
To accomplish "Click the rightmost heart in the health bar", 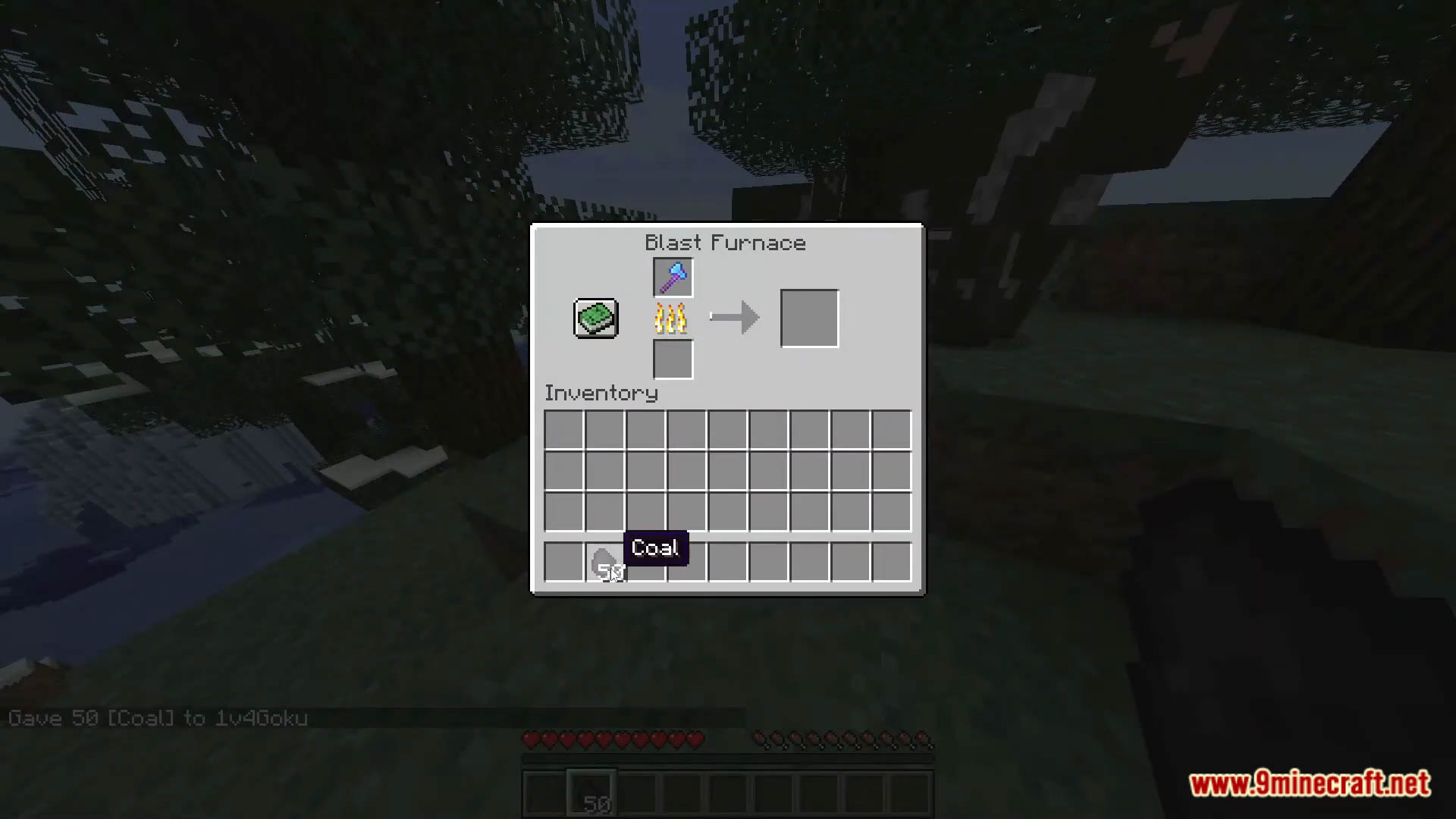I will coord(695,738).
